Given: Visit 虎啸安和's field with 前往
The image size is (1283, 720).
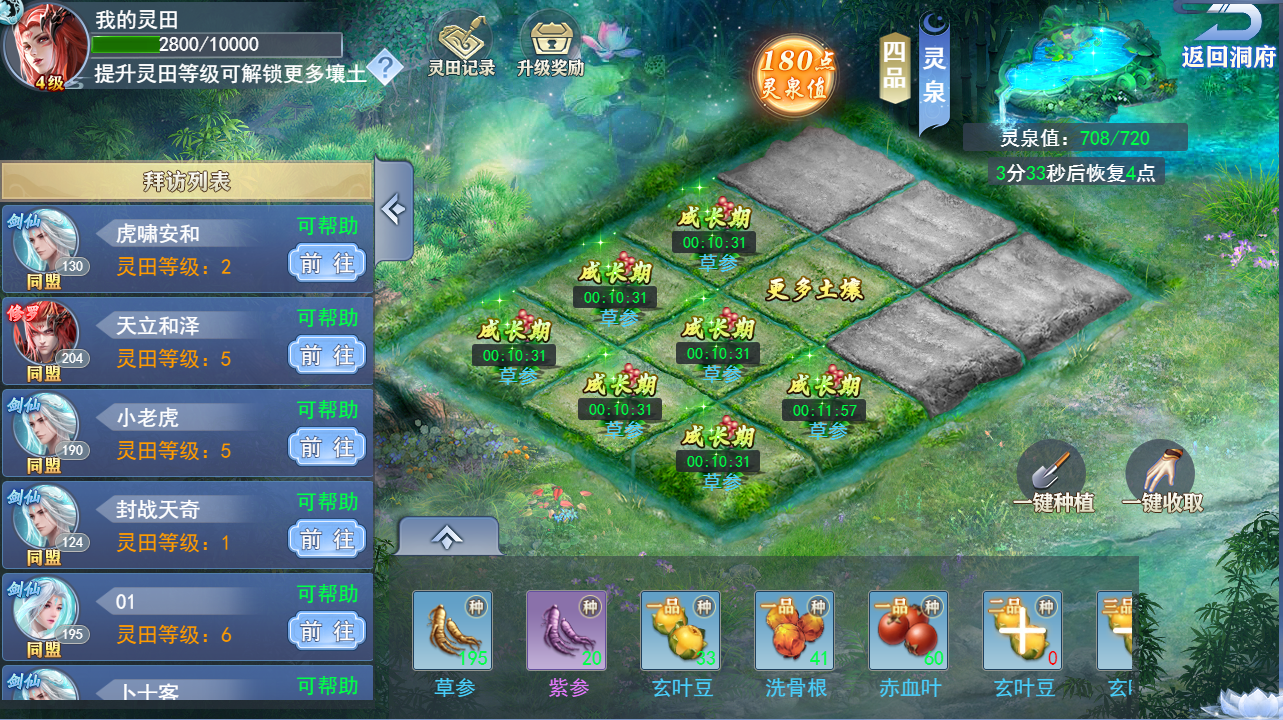Looking at the screenshot, I should [x=327, y=263].
